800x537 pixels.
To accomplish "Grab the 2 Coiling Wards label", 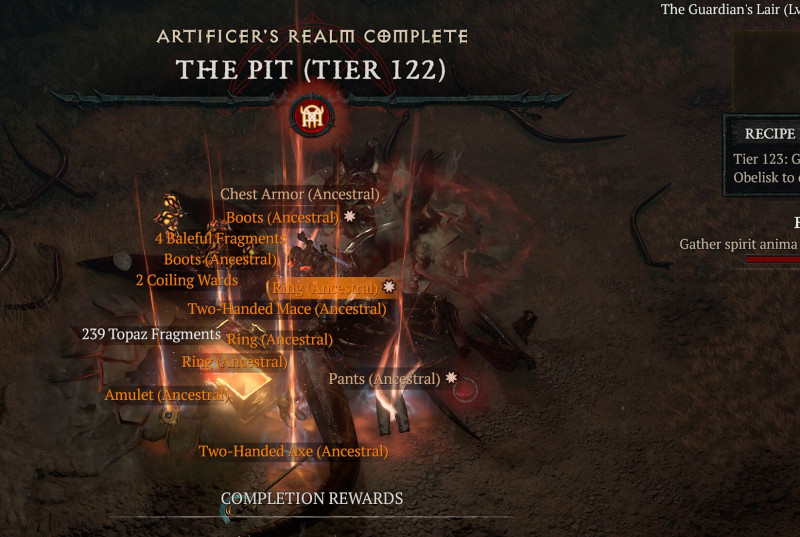I will pos(186,281).
